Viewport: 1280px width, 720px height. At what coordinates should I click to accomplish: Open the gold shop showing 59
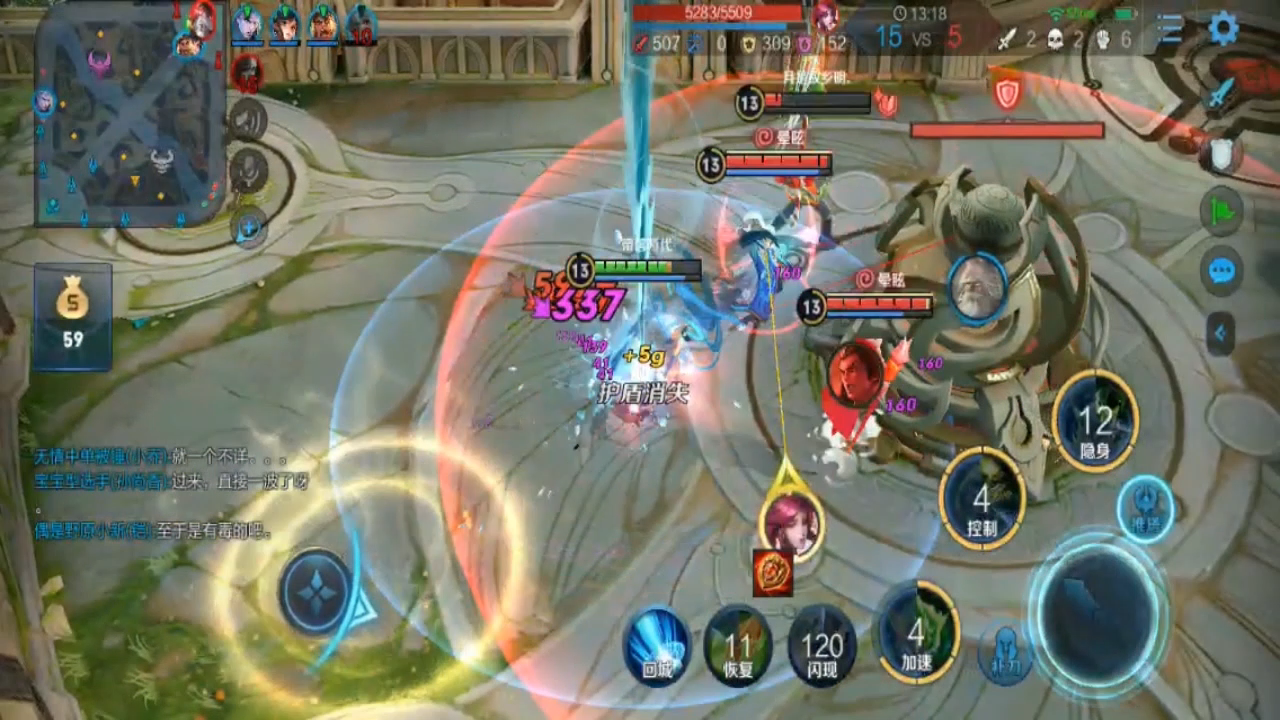coord(72,316)
